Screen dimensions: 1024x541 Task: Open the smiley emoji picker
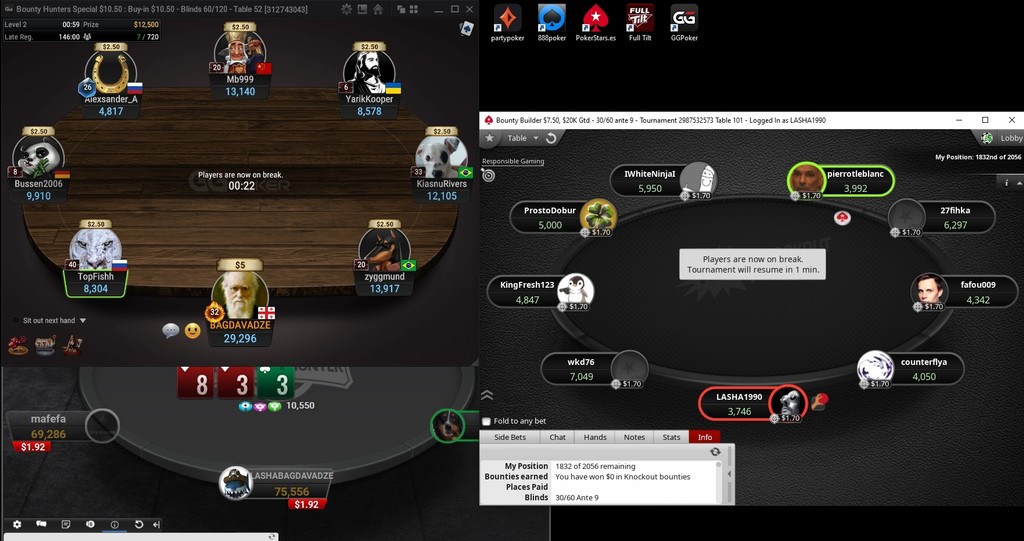click(192, 330)
